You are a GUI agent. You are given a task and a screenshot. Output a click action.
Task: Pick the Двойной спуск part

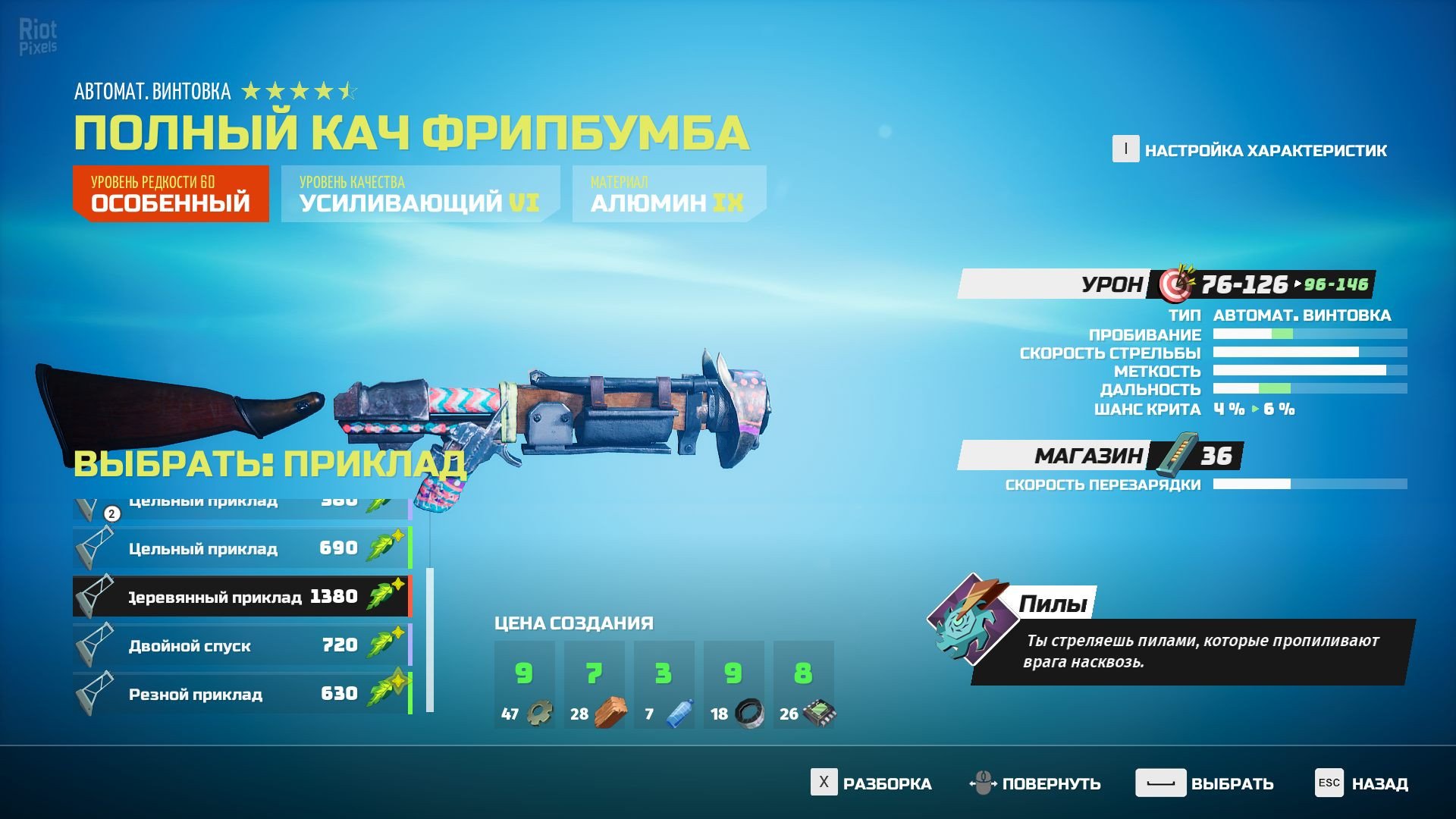(x=241, y=645)
